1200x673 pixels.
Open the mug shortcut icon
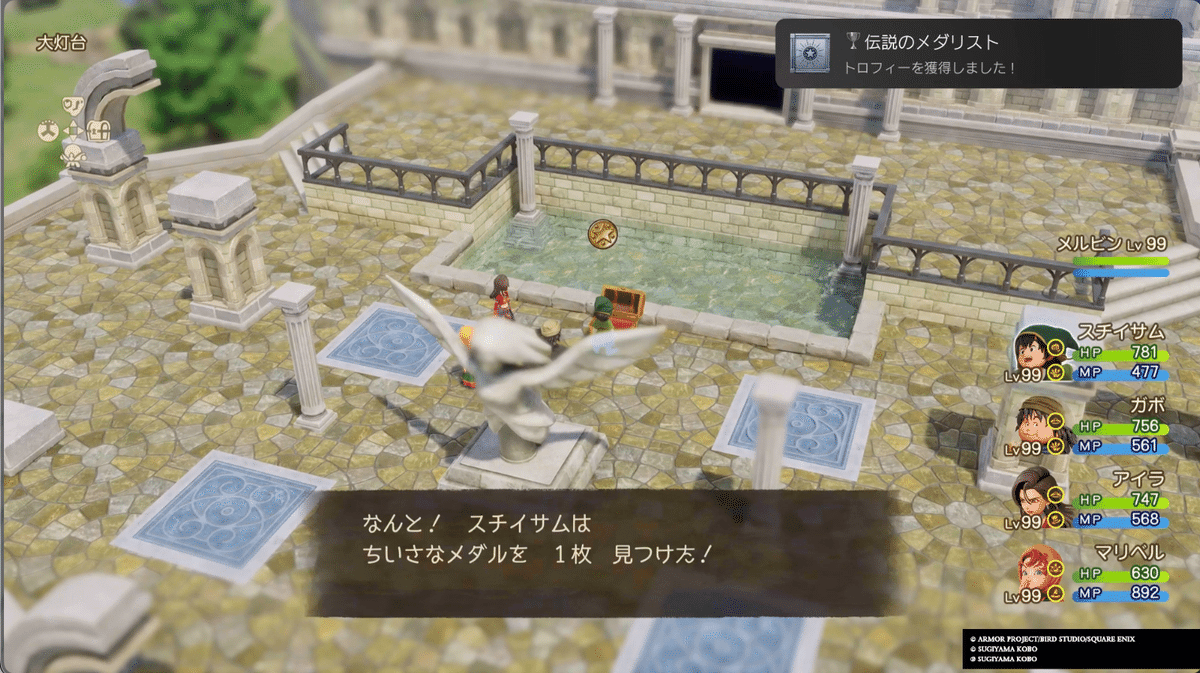tap(73, 105)
